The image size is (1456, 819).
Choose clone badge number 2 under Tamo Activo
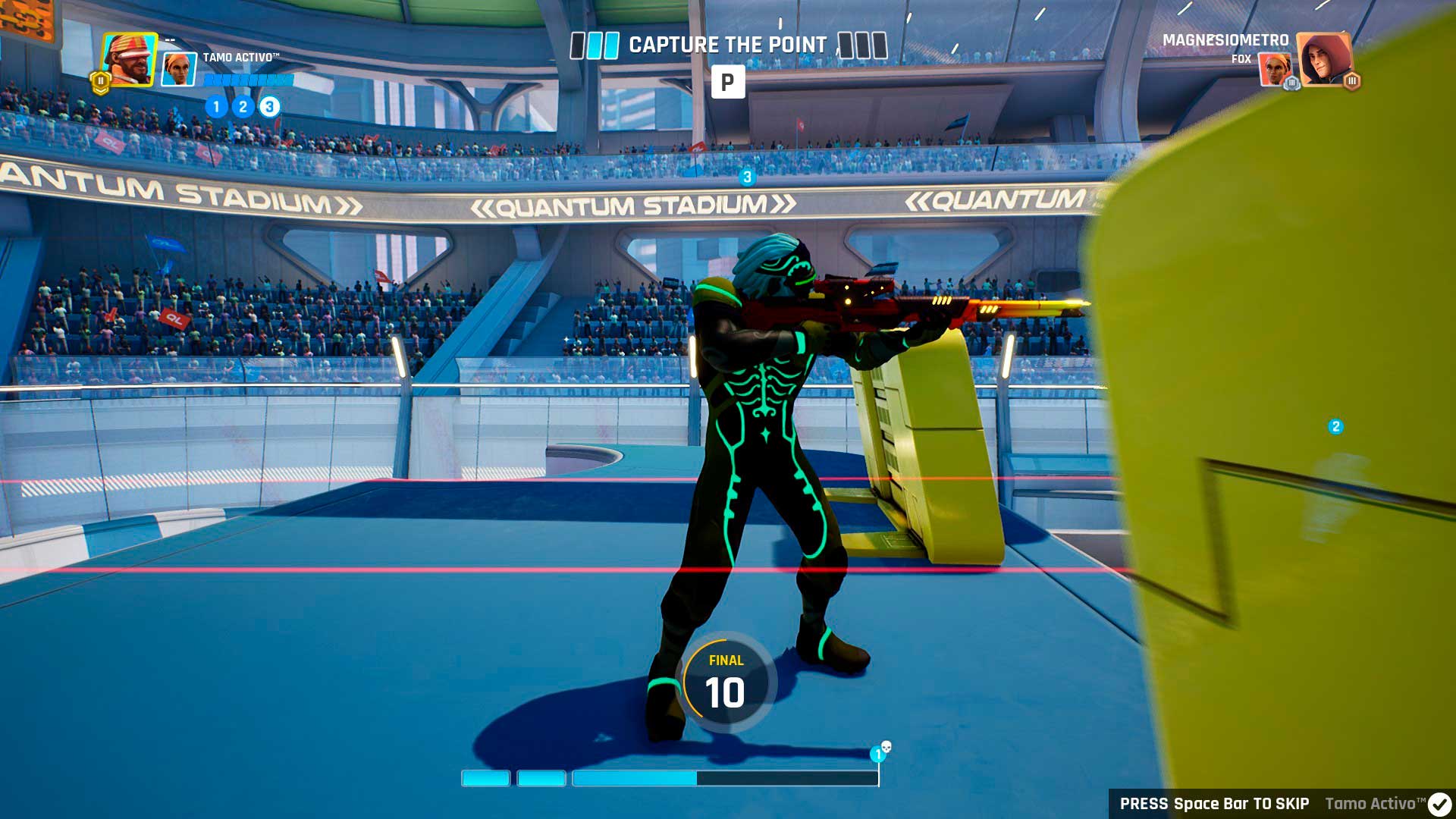243,107
